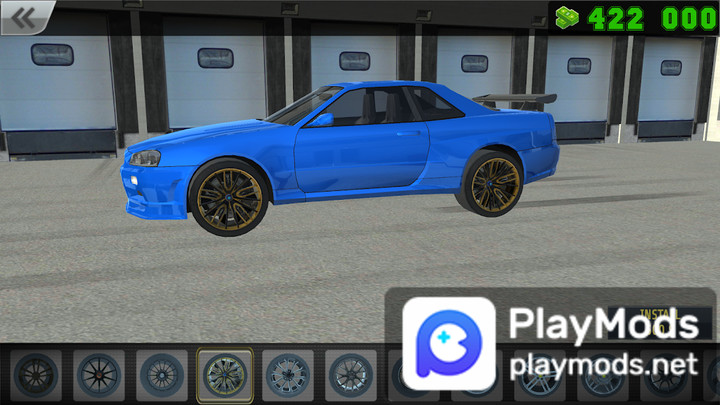The width and height of the screenshot is (720, 405).
Task: Choose the black thin-spoke wheel with orange center
Action: (x=98, y=375)
